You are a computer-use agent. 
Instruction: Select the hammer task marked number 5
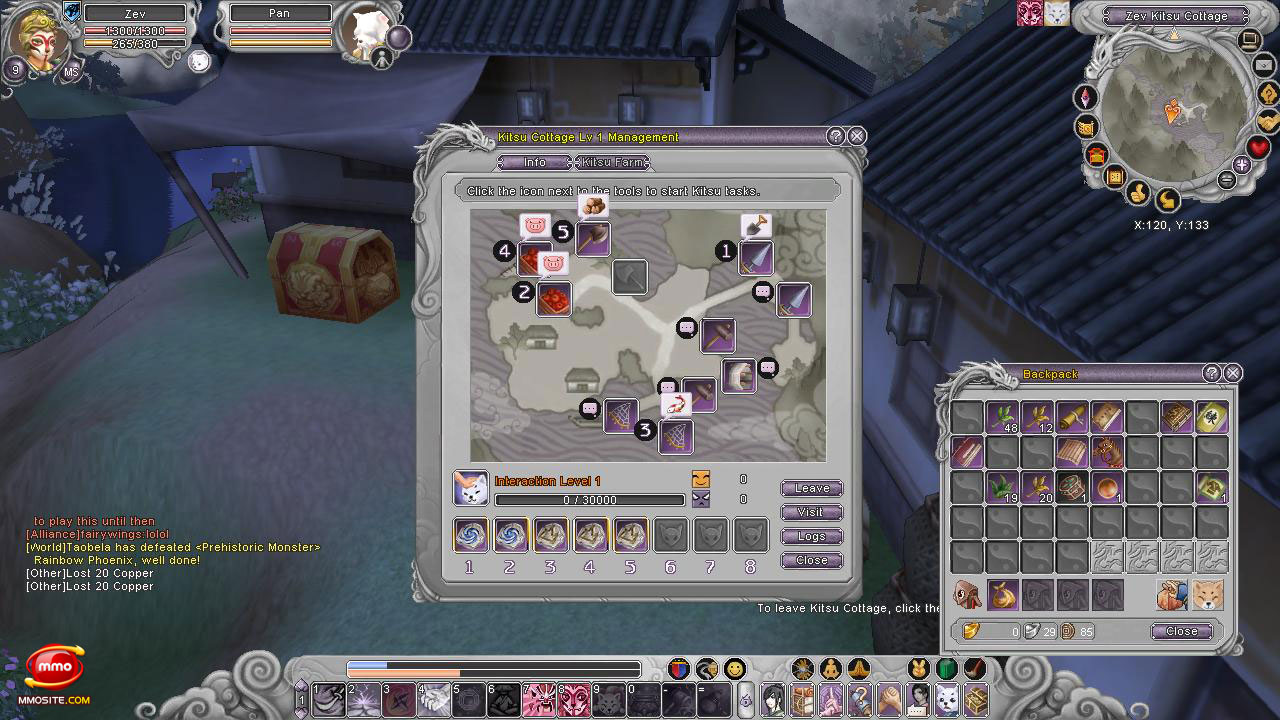pos(593,239)
